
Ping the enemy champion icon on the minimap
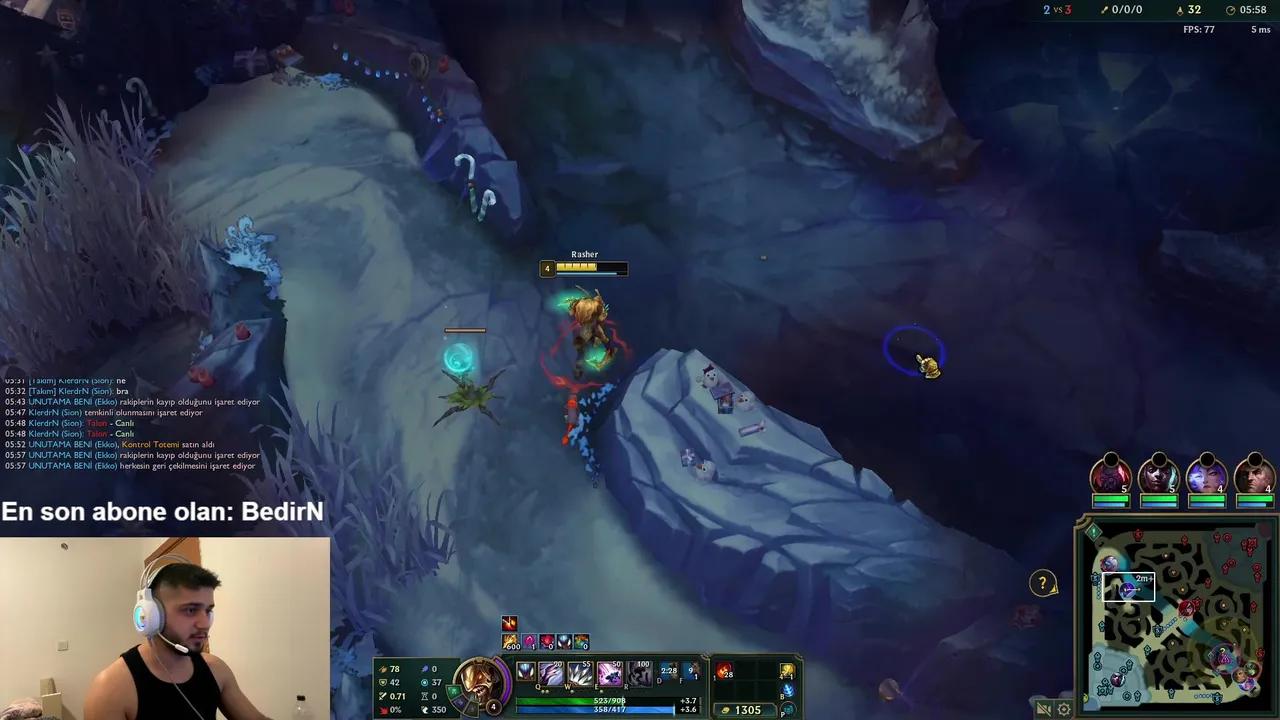(x=1189, y=607)
